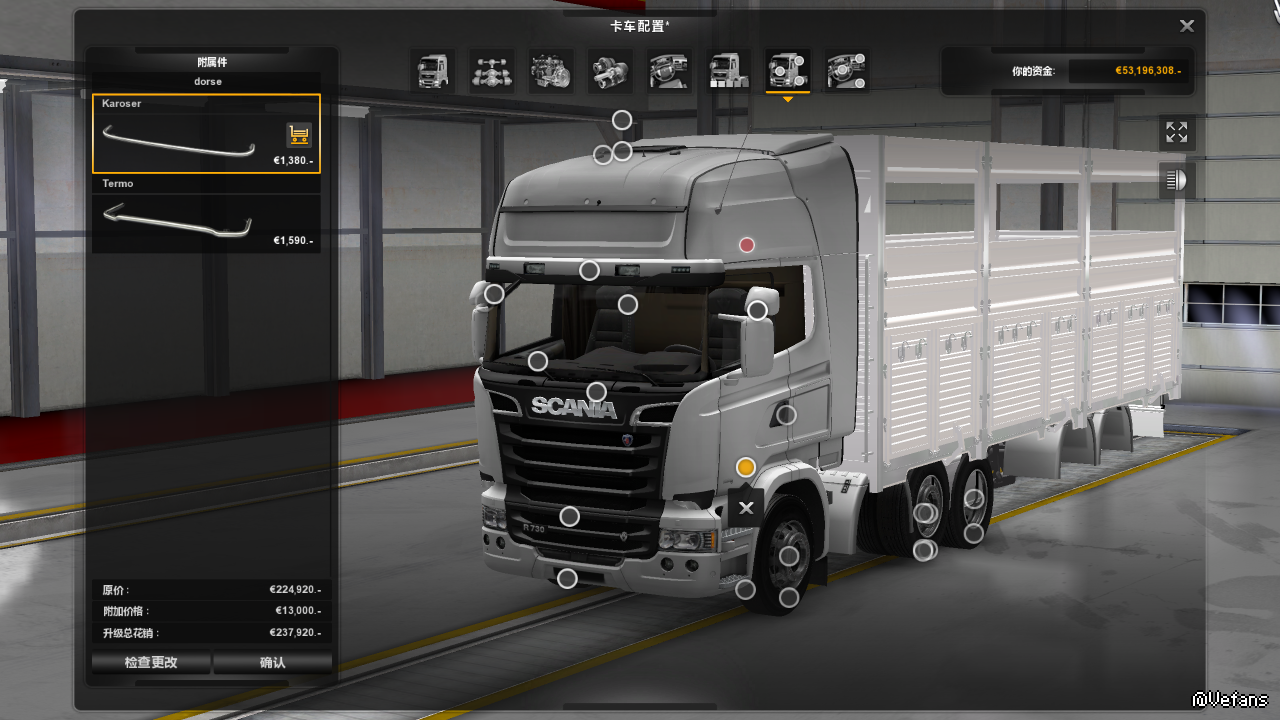Switch to the interior accessories tab
1280x720 pixels.
coord(846,71)
